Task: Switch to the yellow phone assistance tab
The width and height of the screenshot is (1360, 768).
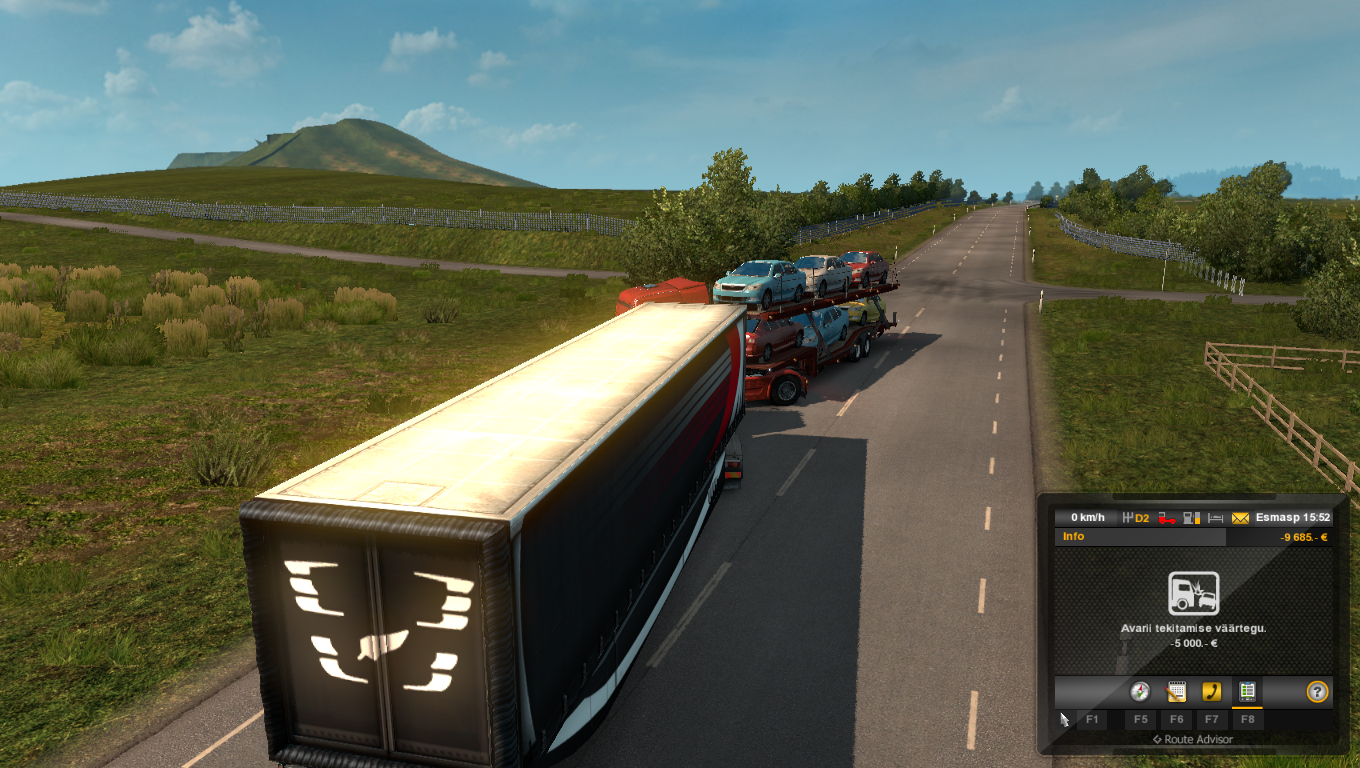Action: 1211,691
